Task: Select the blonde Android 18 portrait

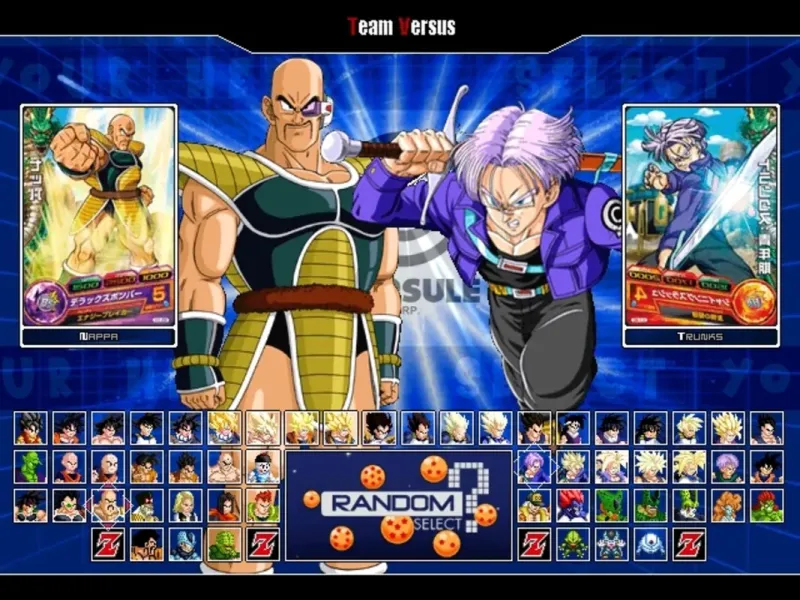Action: tap(185, 505)
